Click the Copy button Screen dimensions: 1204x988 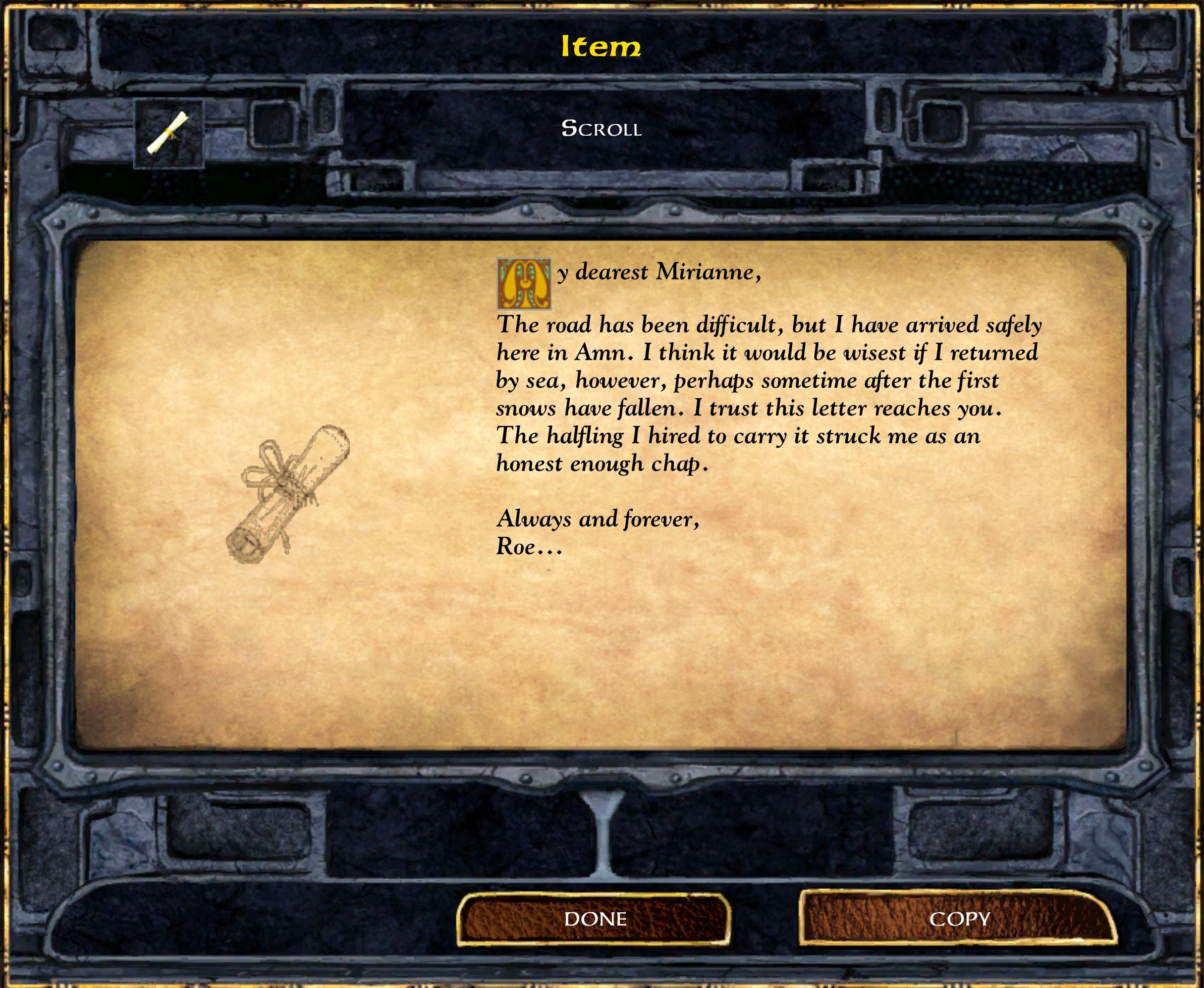tap(959, 919)
